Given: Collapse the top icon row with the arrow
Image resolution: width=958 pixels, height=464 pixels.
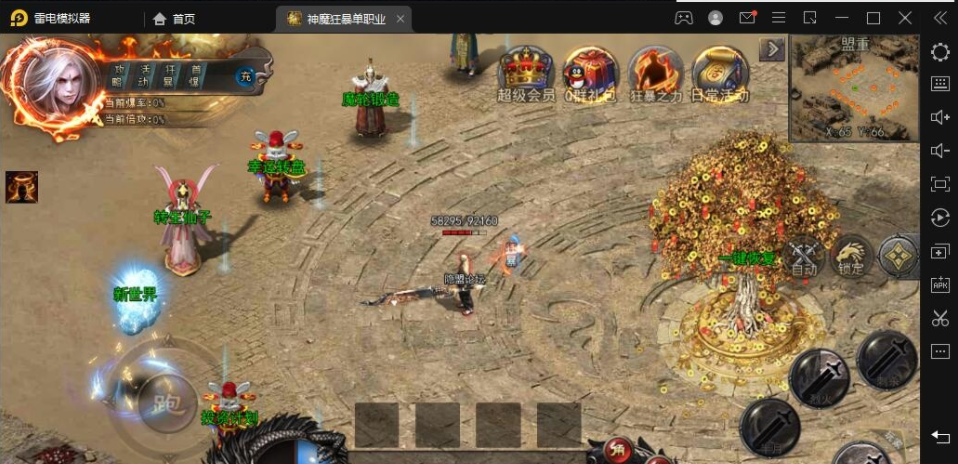Looking at the screenshot, I should click(772, 49).
